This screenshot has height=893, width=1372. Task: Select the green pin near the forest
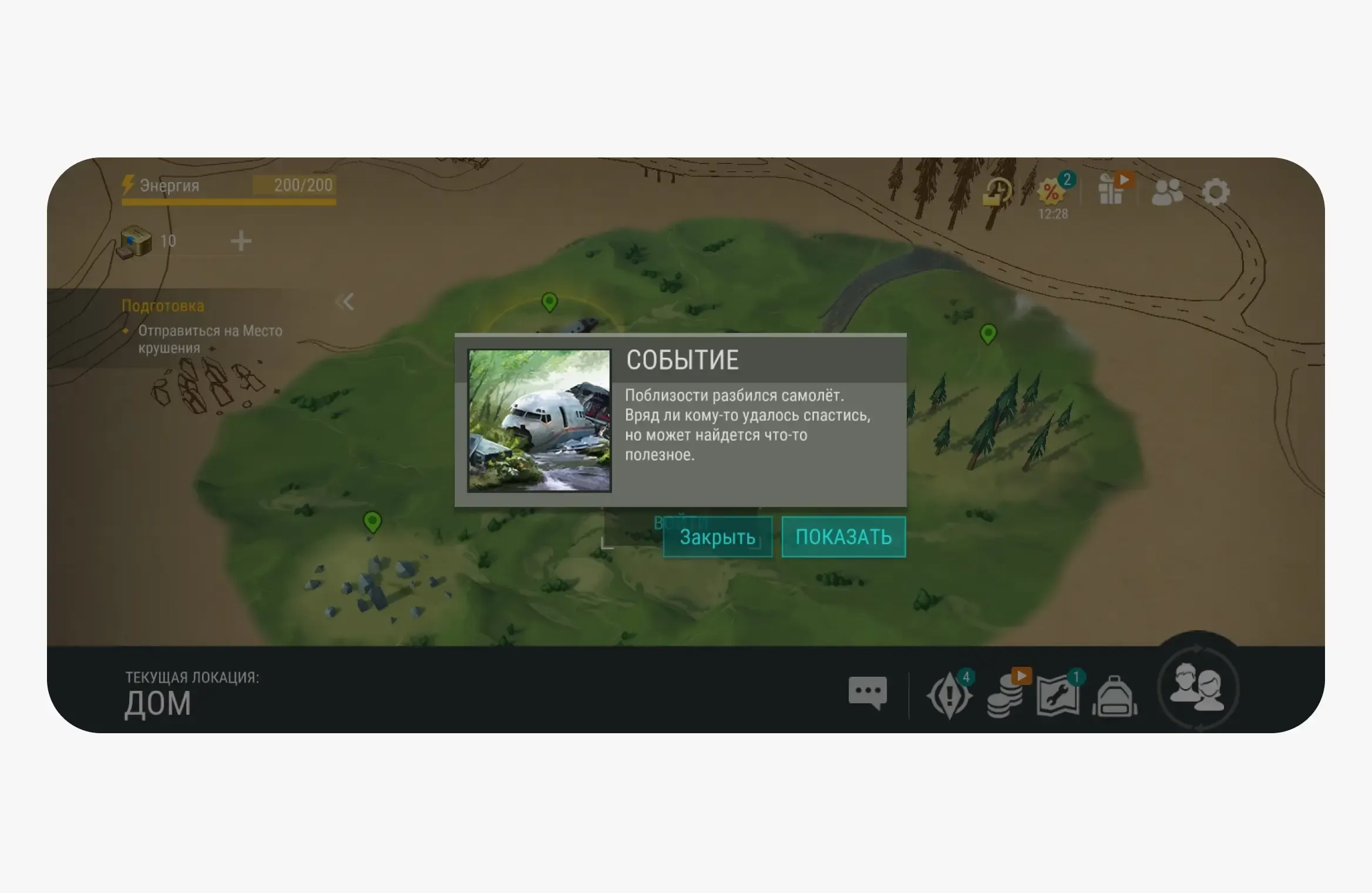(x=987, y=335)
